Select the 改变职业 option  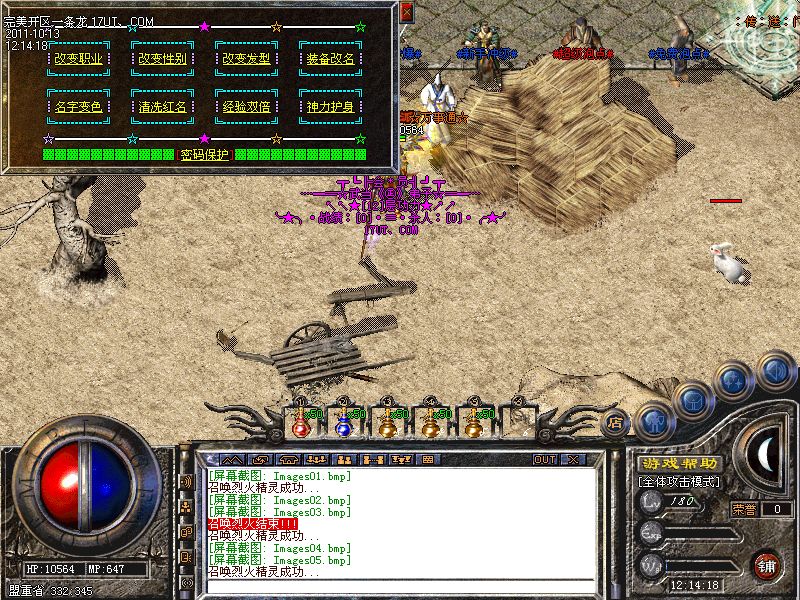pyautogui.click(x=76, y=59)
